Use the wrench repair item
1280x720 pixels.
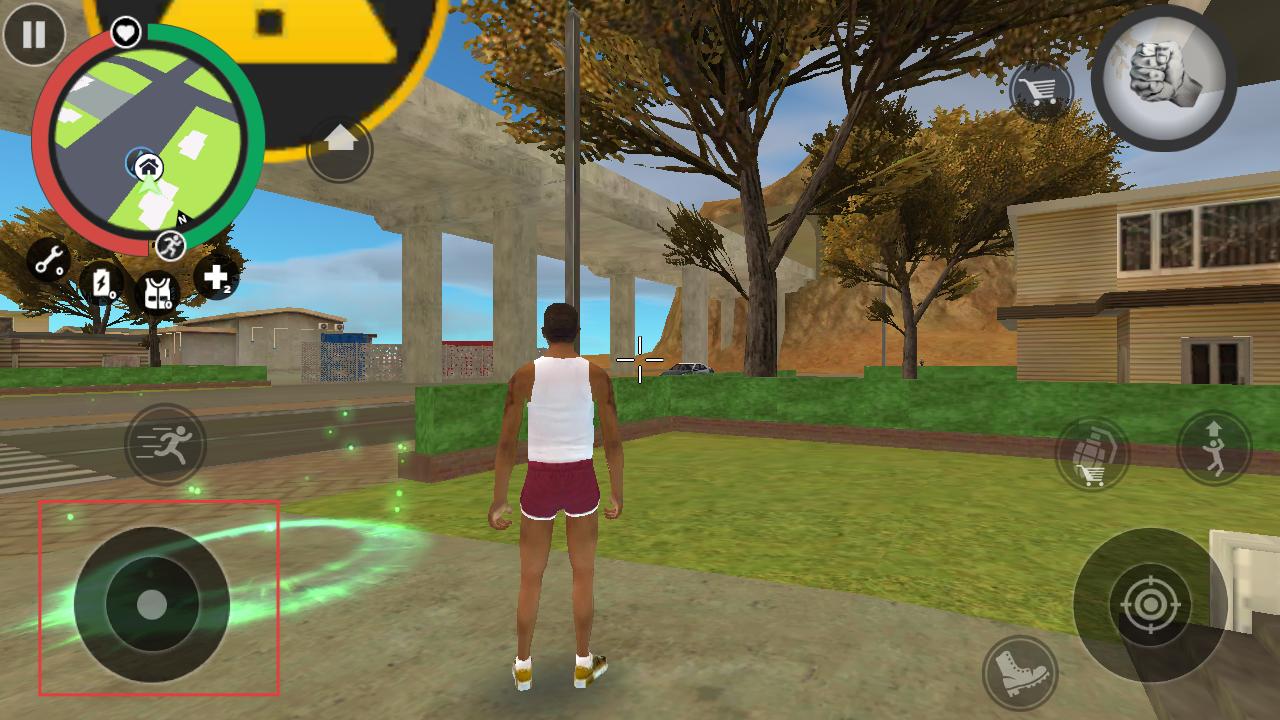[x=48, y=260]
